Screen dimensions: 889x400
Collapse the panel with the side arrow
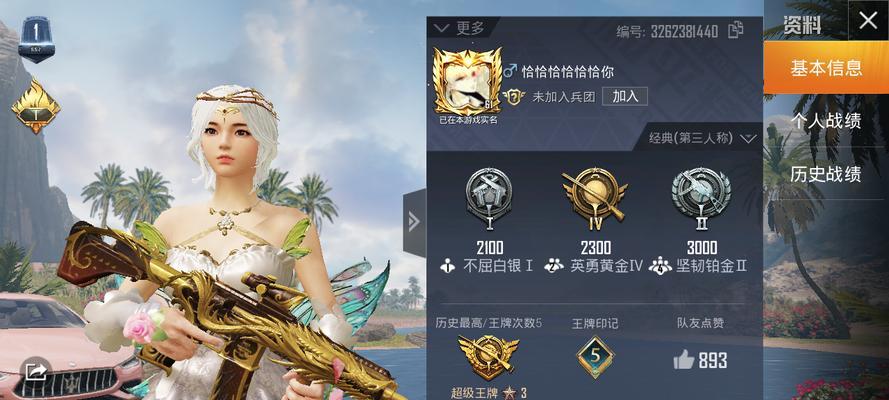pyautogui.click(x=414, y=220)
